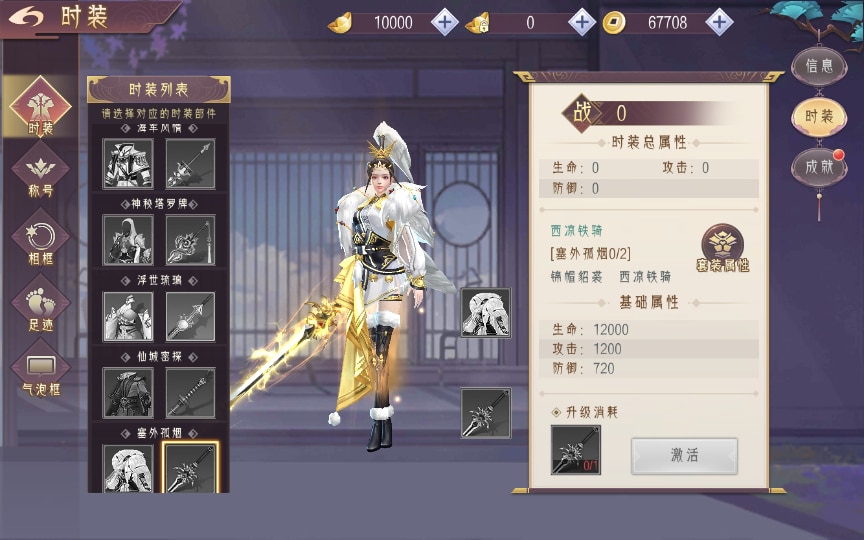
Task: Switch to the 成就 achievements tab
Action: [x=819, y=167]
